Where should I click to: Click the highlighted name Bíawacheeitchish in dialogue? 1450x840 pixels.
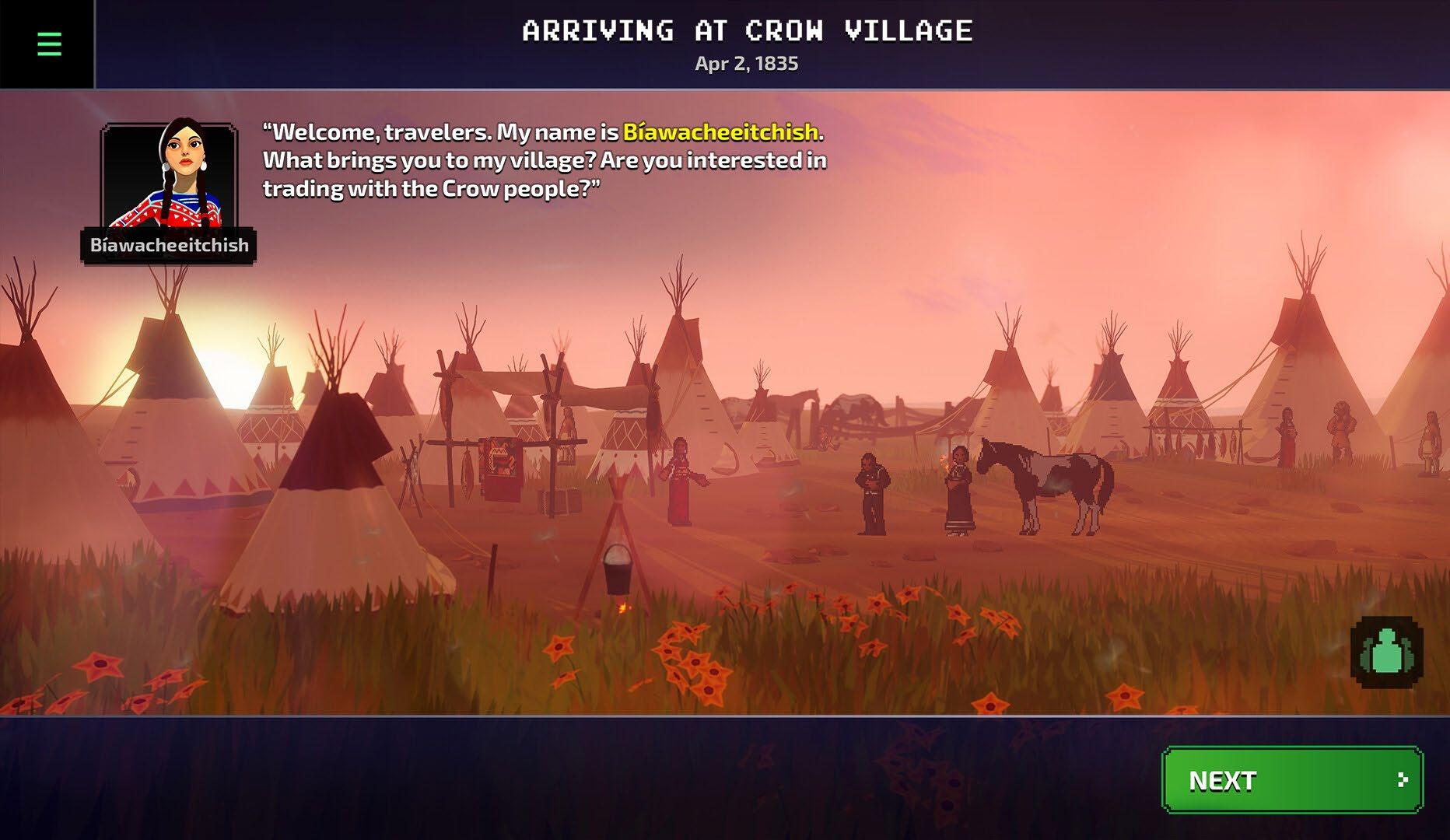720,132
